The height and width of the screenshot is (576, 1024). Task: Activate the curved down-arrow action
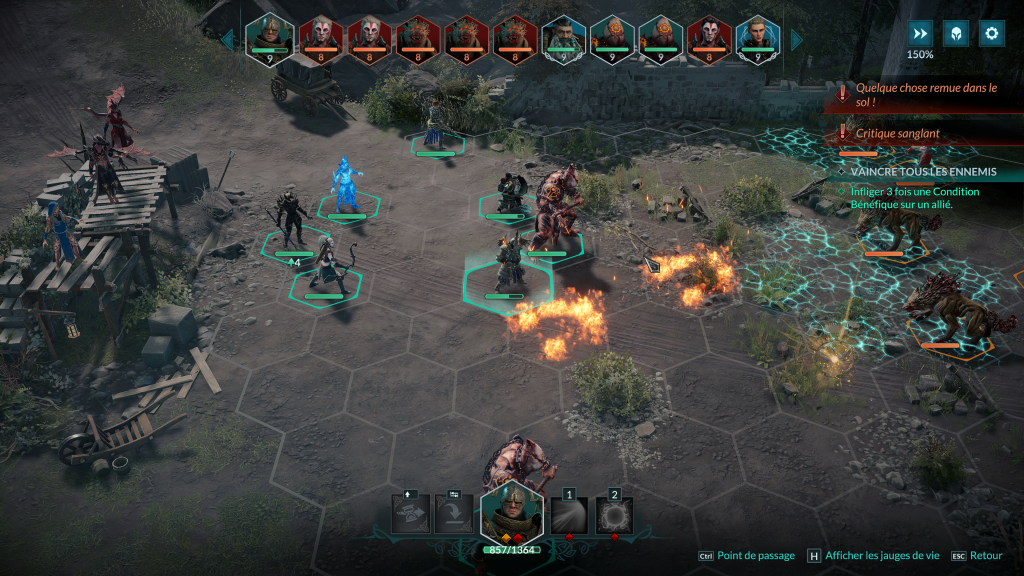[x=454, y=515]
